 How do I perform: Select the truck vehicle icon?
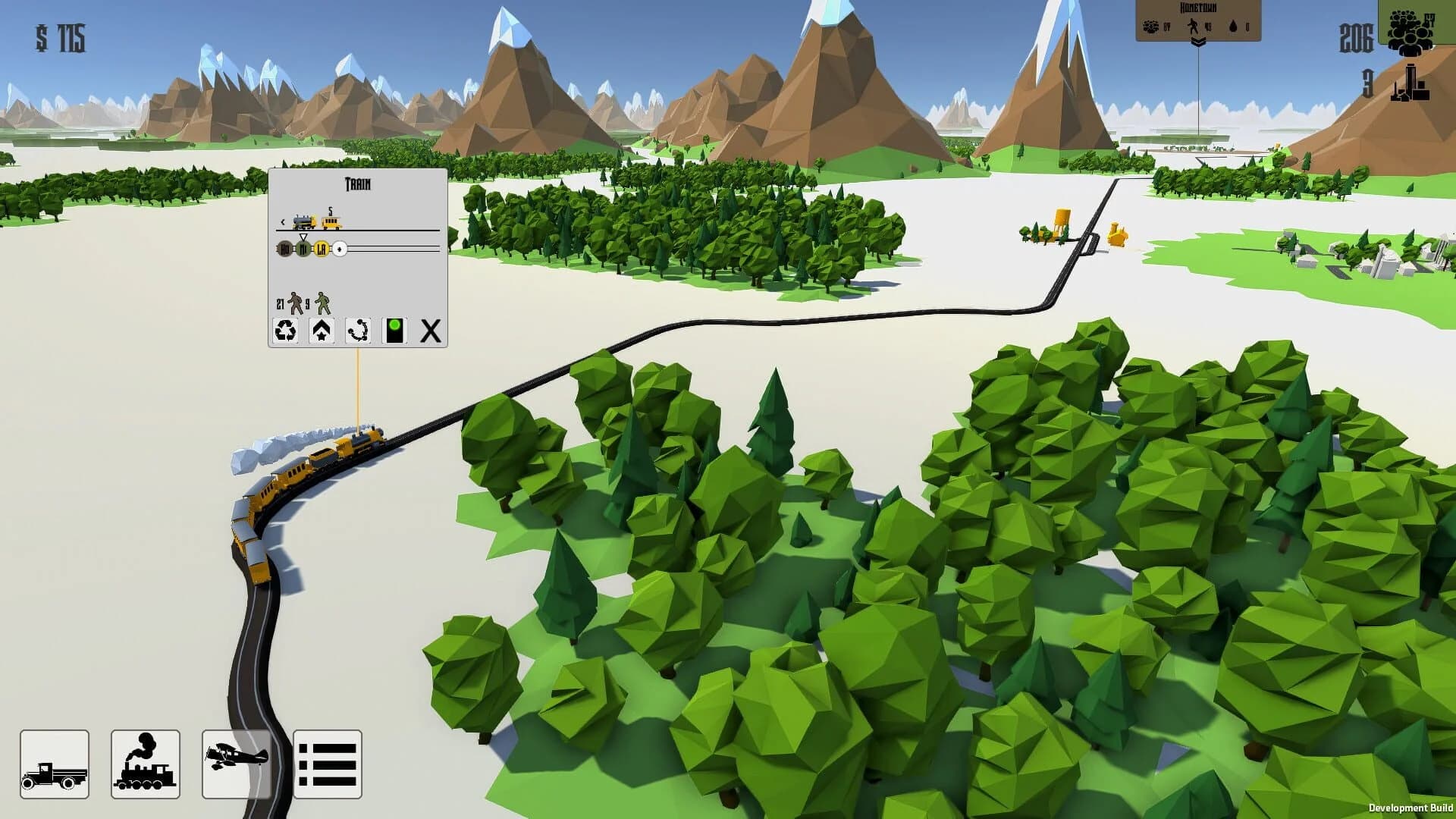tap(55, 766)
